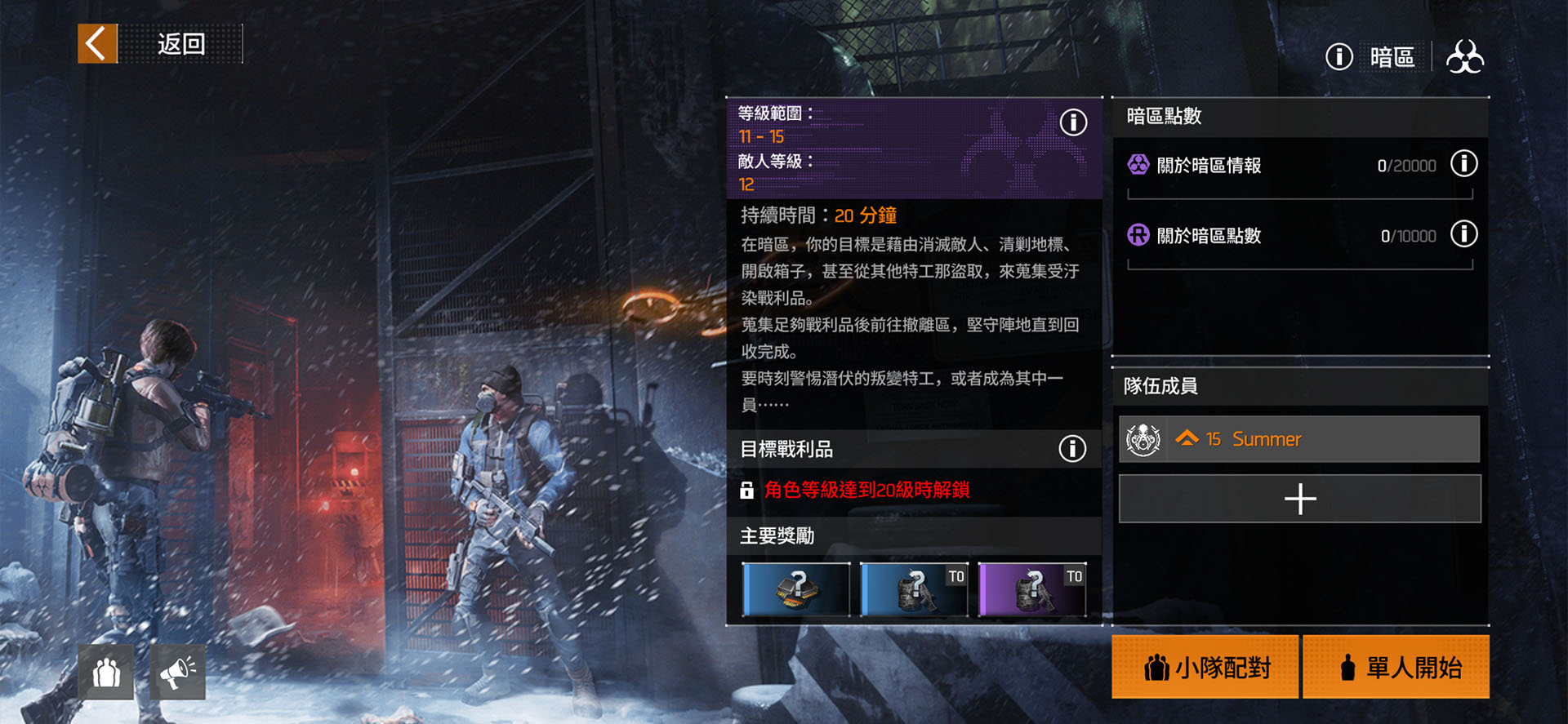The height and width of the screenshot is (724, 1568).
Task: View the blue T0 gear reward
Action: 914,589
